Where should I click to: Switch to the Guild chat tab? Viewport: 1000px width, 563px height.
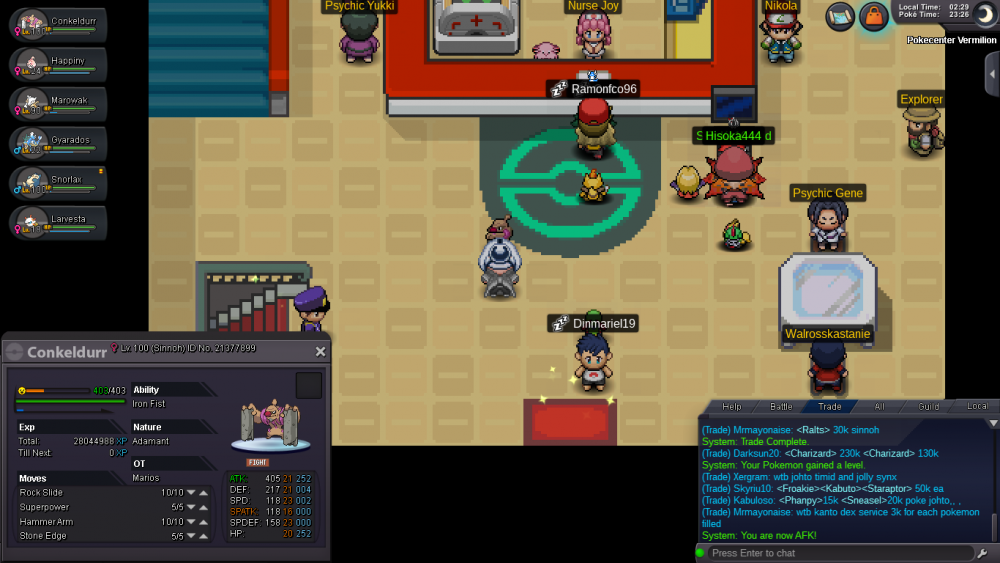point(928,407)
